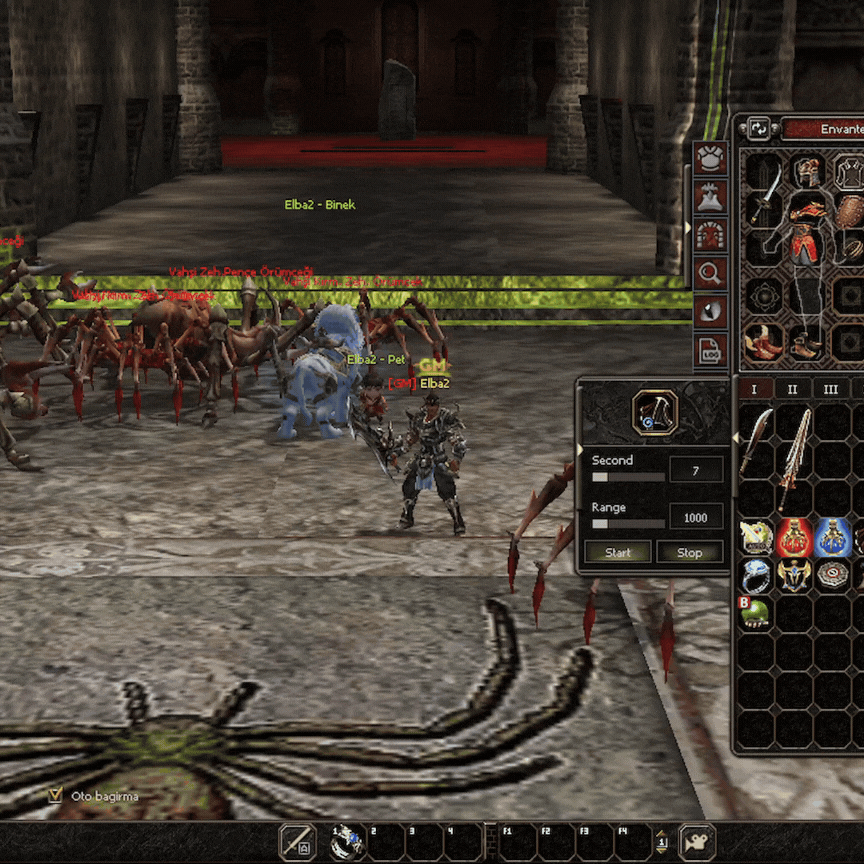Open the LOG side button
Image resolution: width=864 pixels, height=864 pixels.
[710, 350]
